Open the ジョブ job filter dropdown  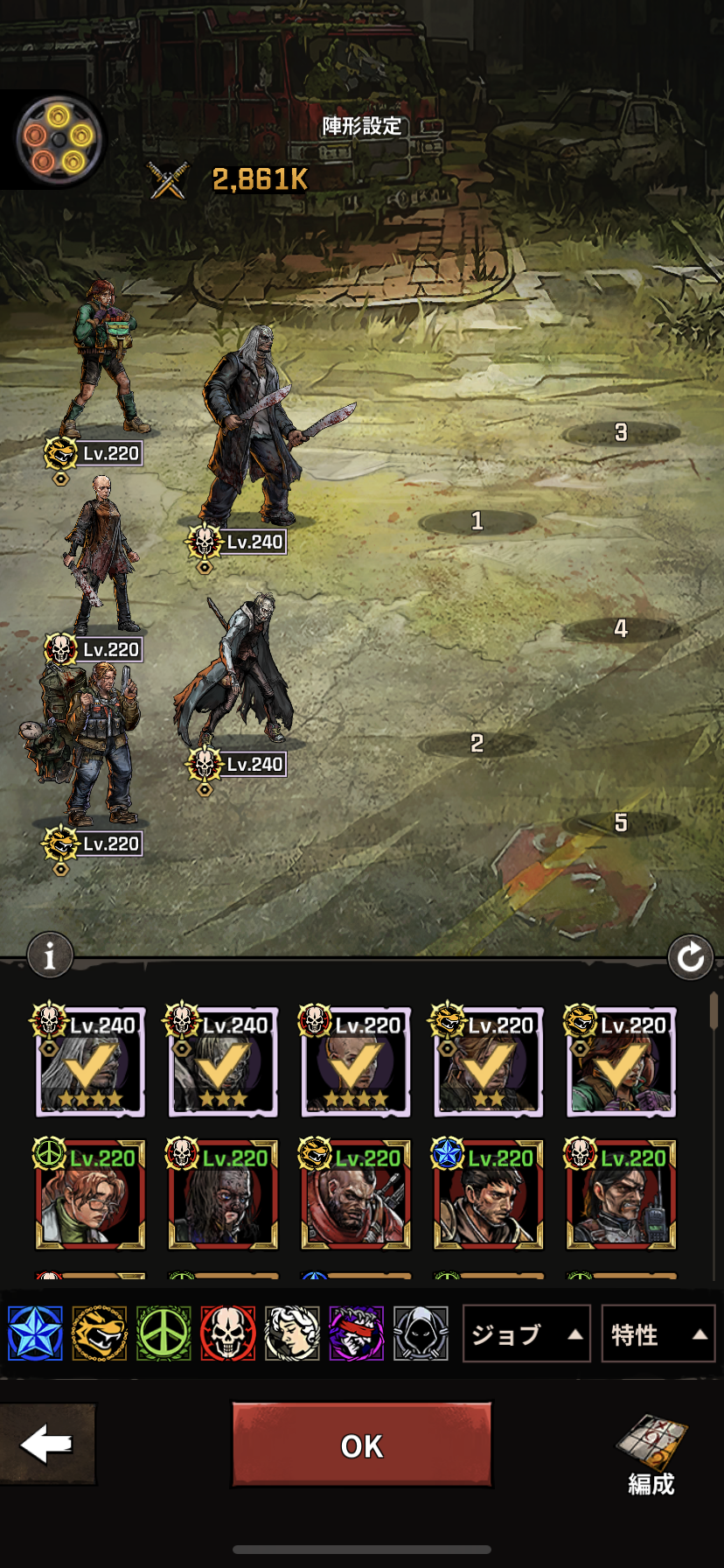click(x=526, y=1334)
